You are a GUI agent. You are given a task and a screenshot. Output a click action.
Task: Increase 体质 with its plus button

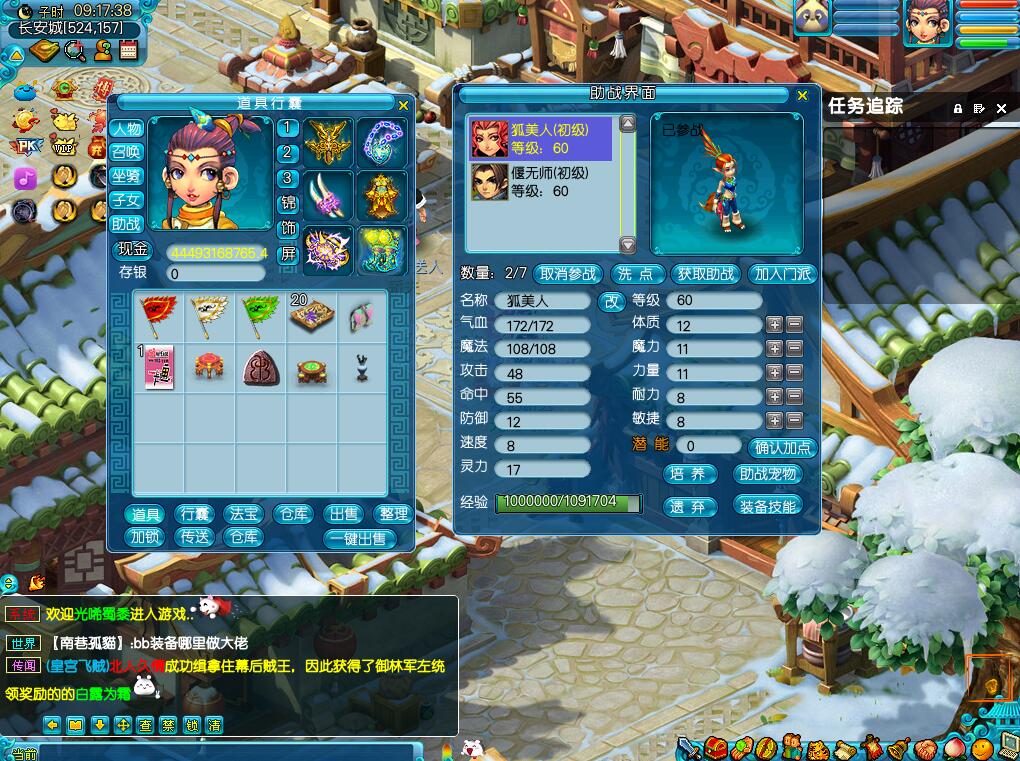click(x=774, y=325)
